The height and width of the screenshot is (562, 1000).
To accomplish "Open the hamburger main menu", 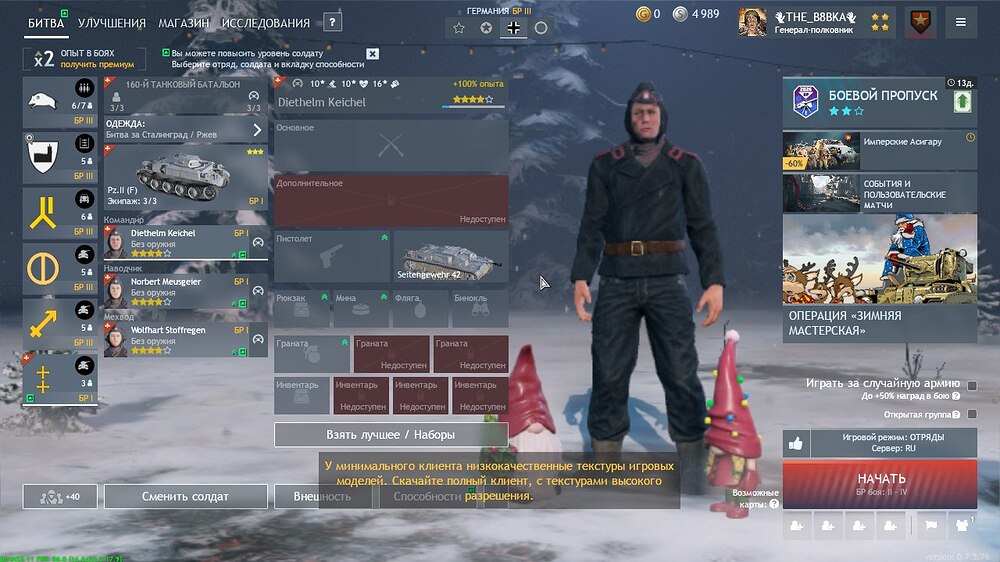I will tap(961, 22).
